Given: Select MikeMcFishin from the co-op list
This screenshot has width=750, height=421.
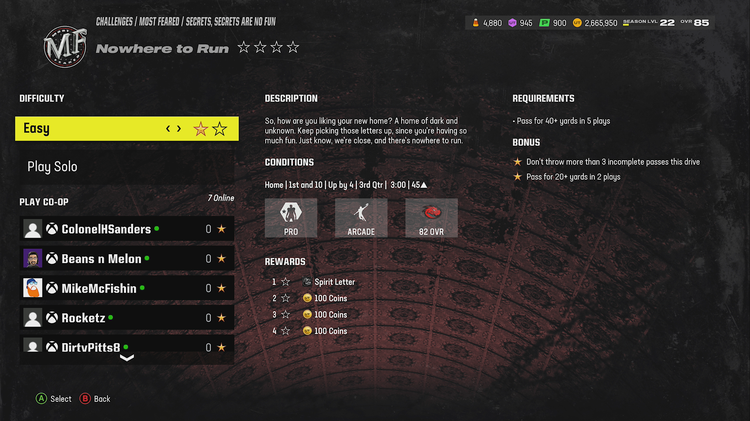Looking at the screenshot, I should coord(127,288).
